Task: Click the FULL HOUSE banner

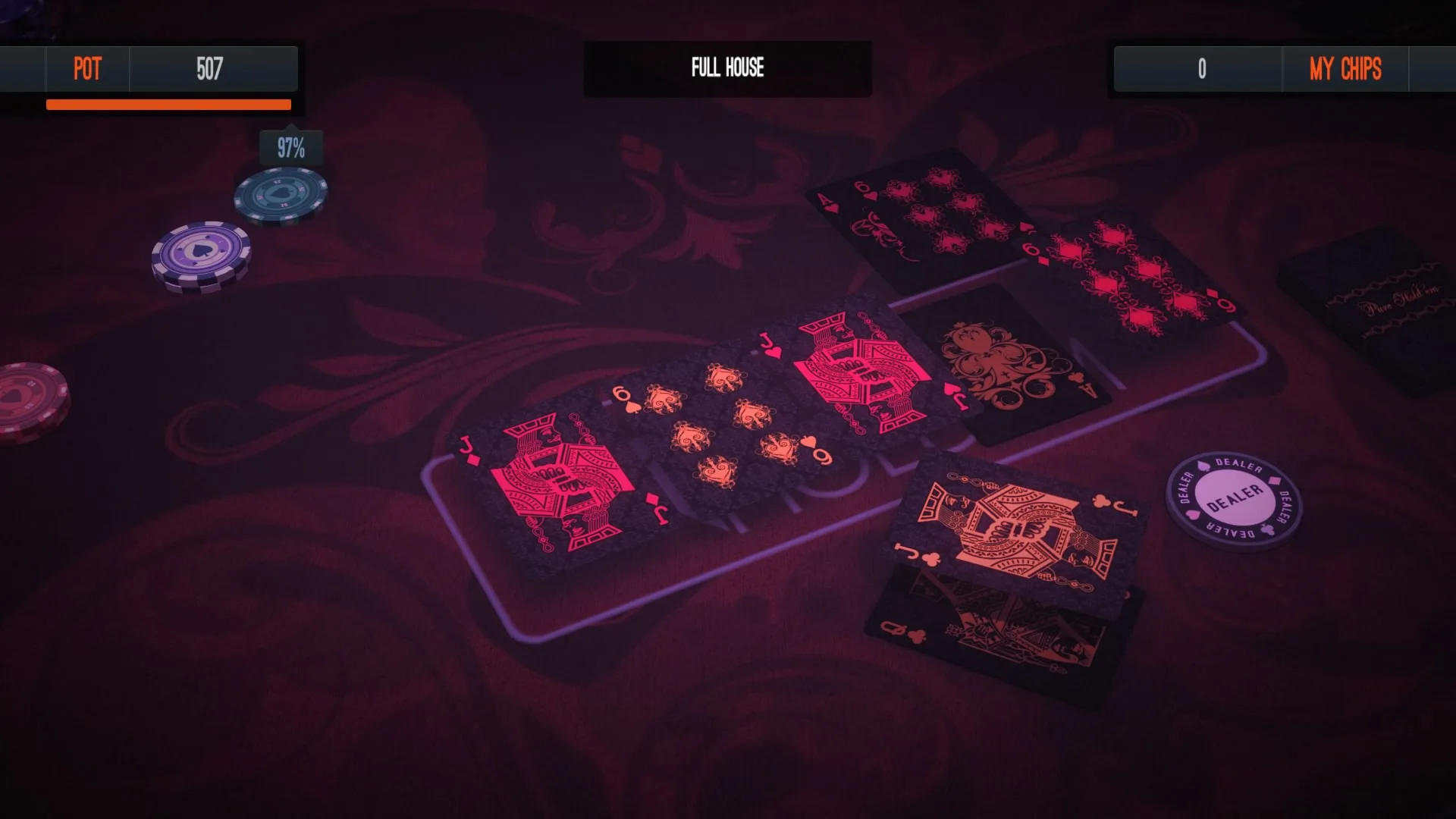Action: (x=726, y=69)
